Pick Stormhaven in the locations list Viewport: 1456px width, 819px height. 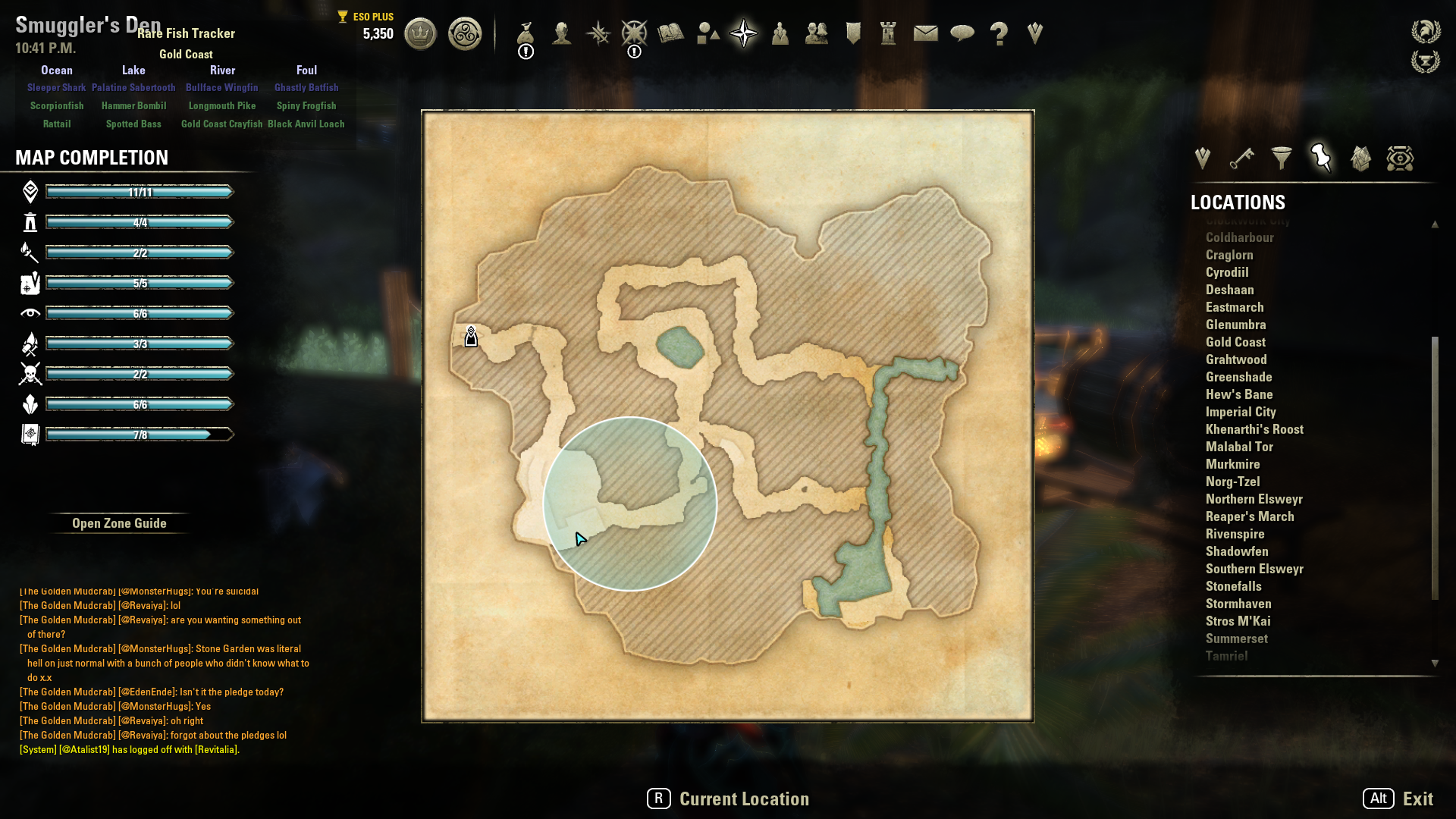(x=1238, y=604)
